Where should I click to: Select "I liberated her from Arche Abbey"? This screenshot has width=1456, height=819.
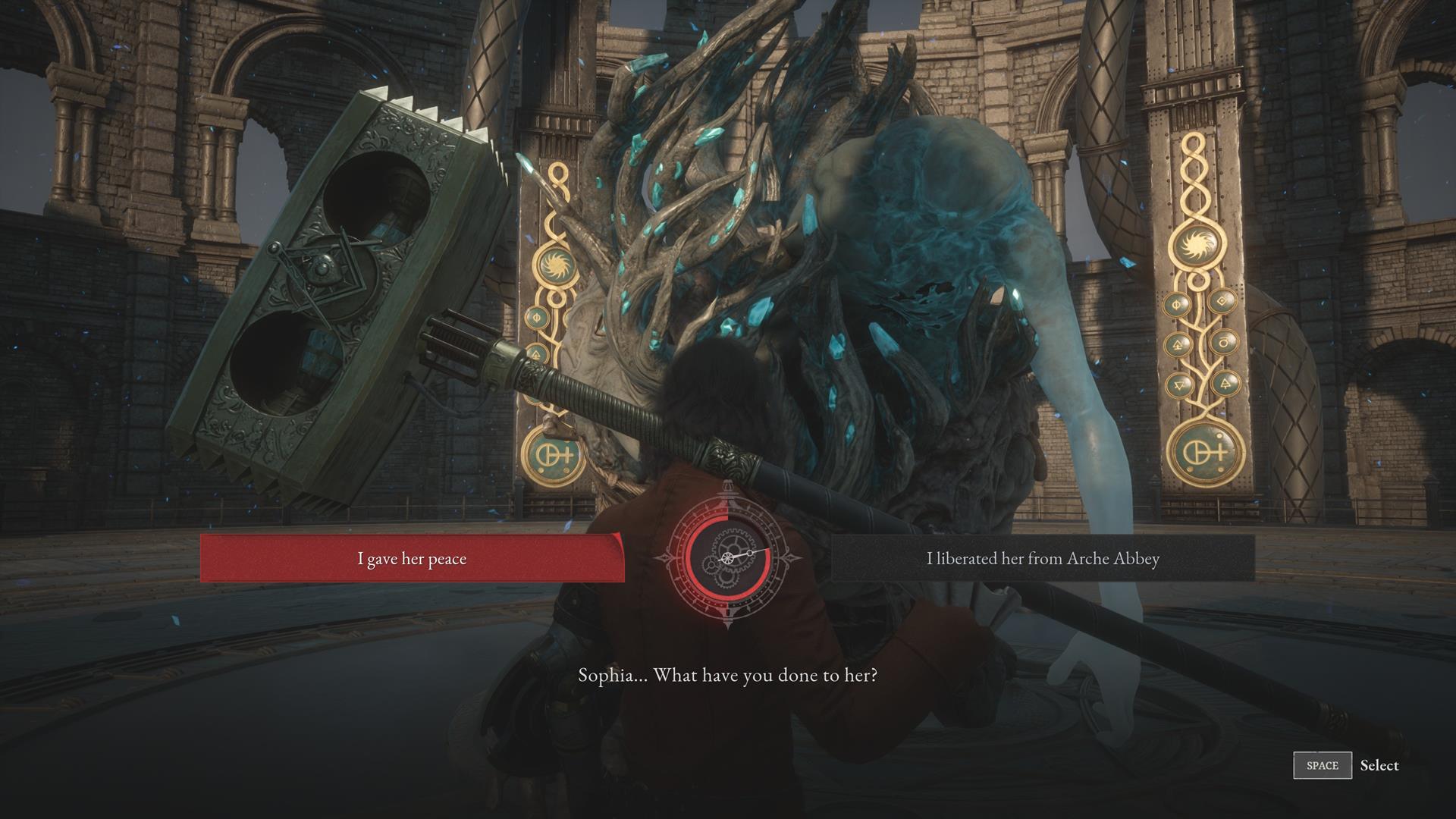coord(1043,559)
